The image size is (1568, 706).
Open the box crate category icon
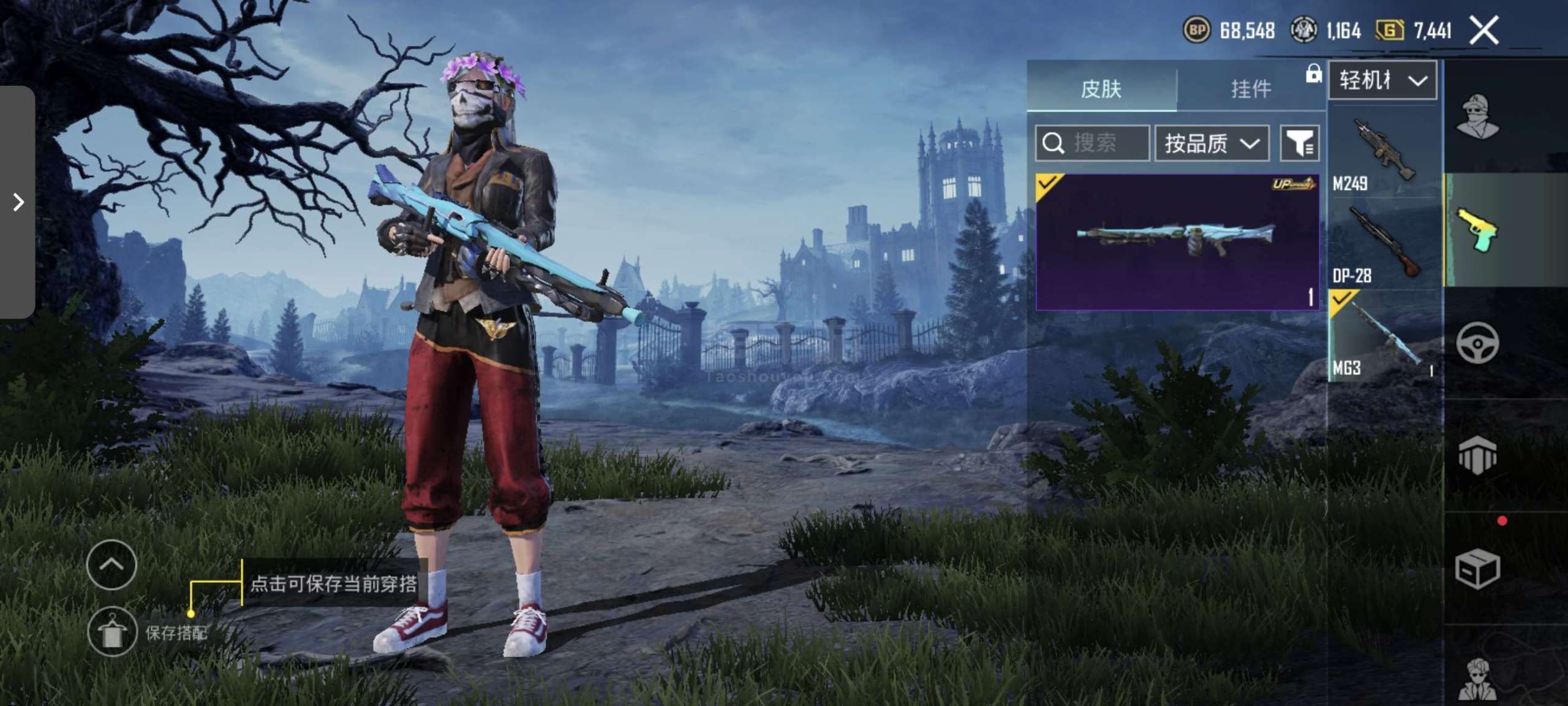click(x=1477, y=569)
